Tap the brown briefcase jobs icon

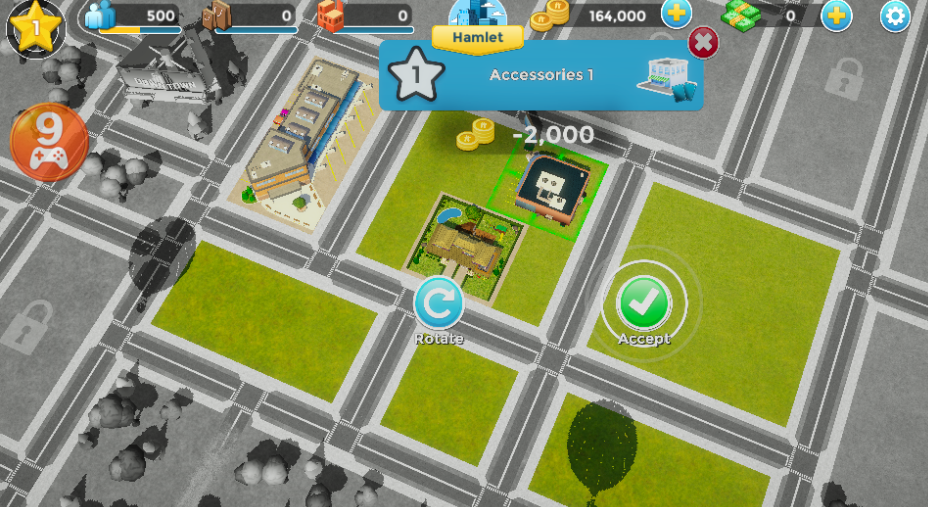point(217,16)
